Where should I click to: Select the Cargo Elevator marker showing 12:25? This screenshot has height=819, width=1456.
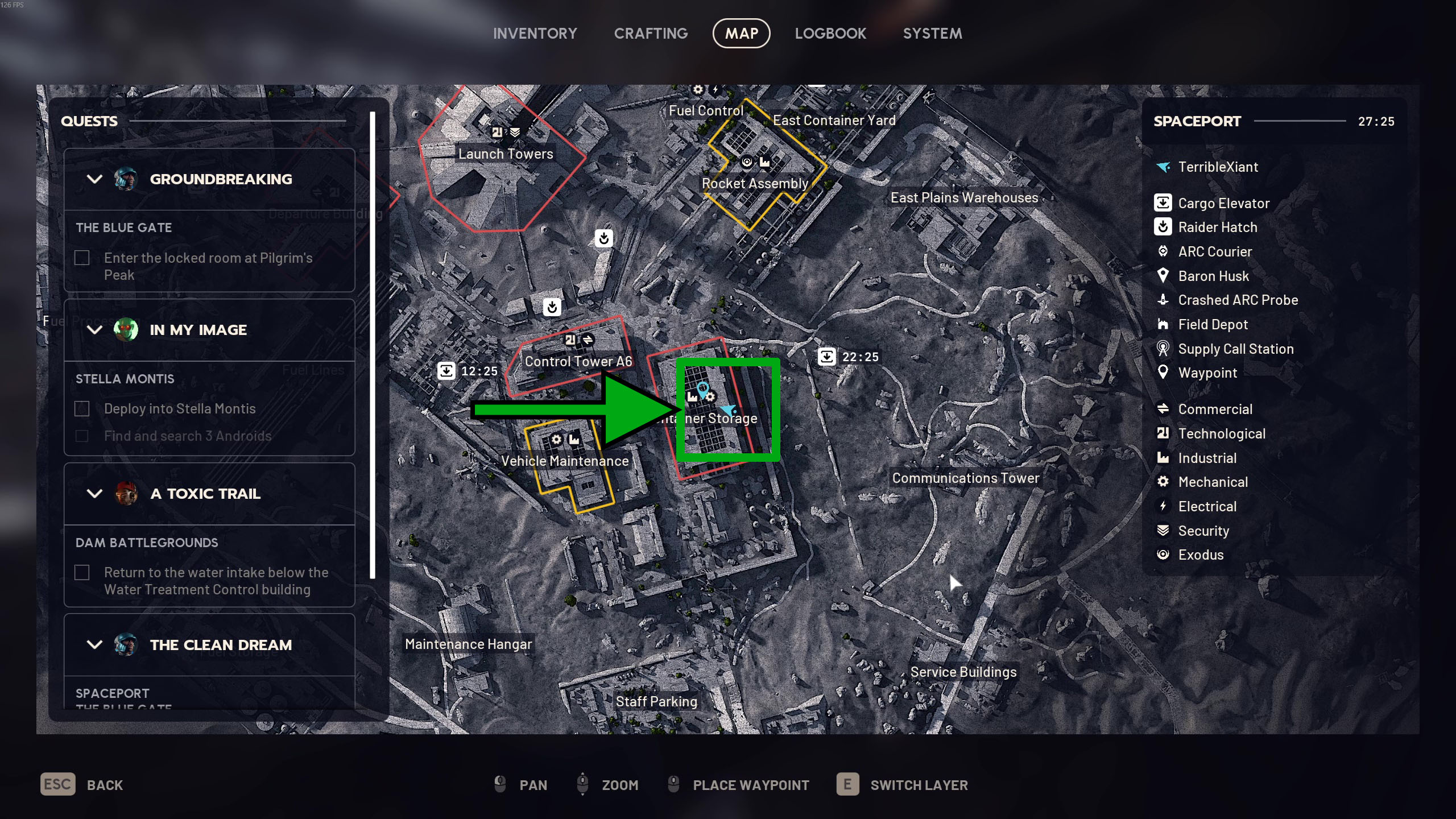[x=446, y=371]
